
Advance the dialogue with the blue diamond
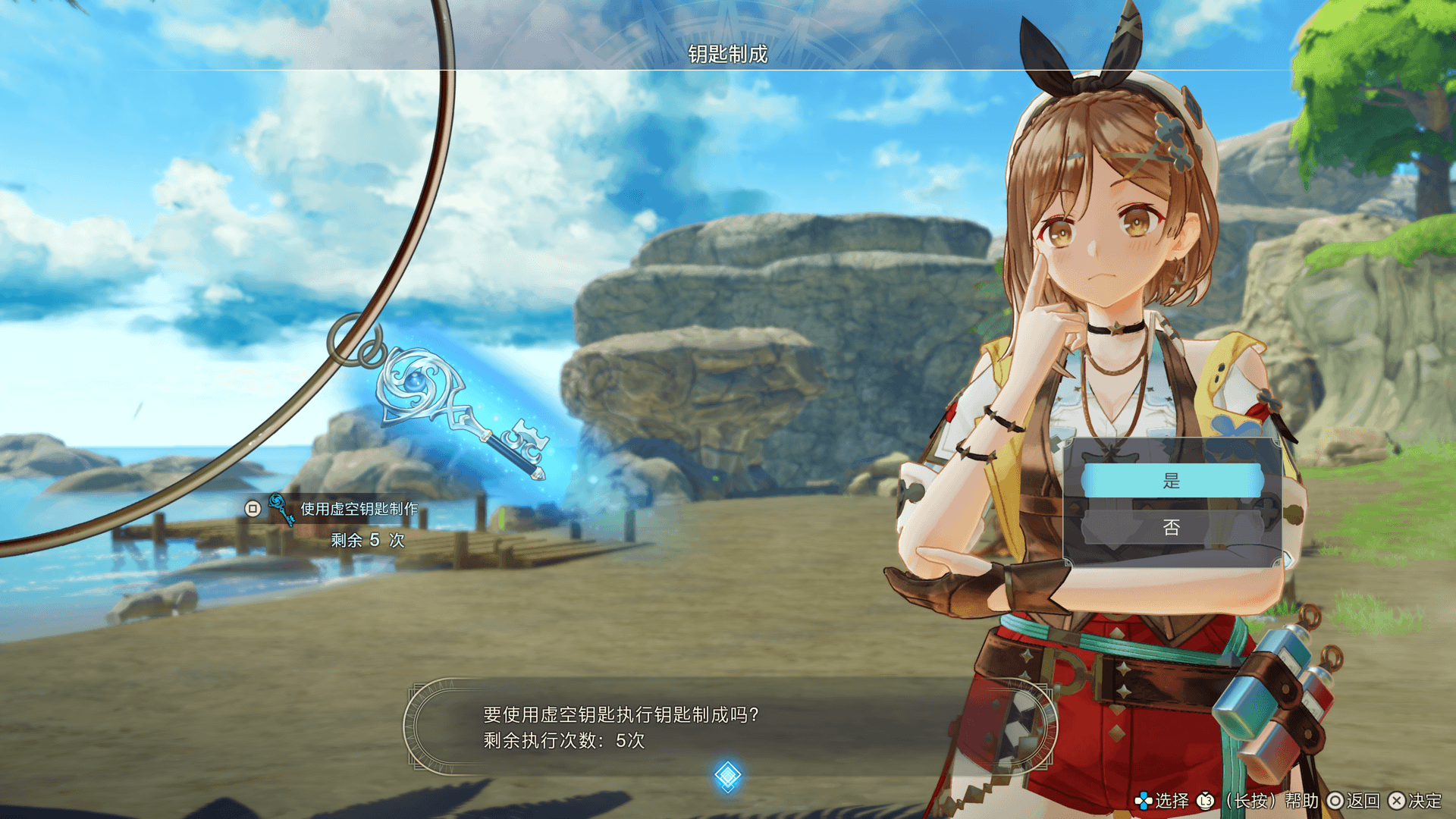click(x=727, y=775)
